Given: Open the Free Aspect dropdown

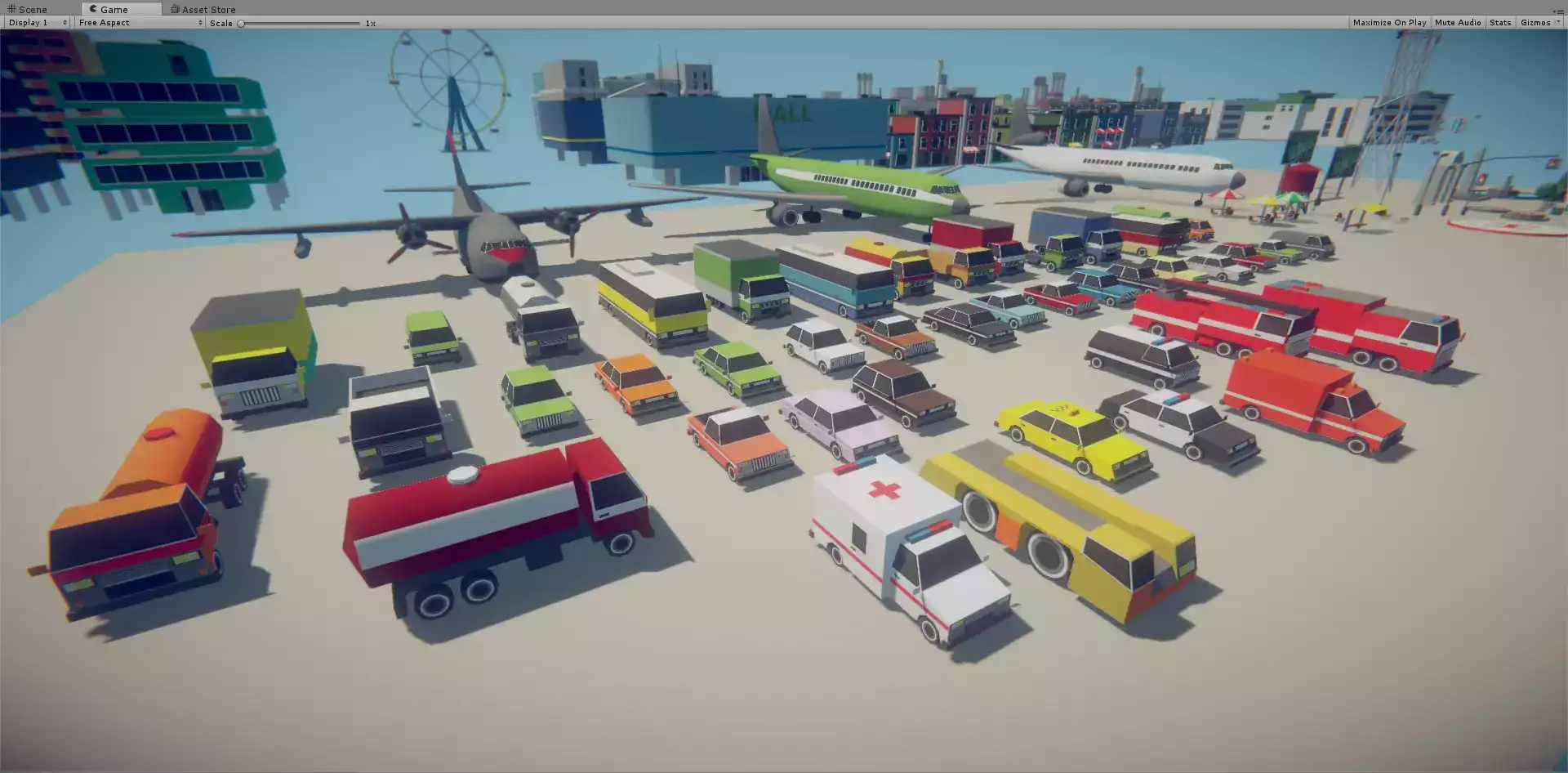Looking at the screenshot, I should click(x=140, y=23).
